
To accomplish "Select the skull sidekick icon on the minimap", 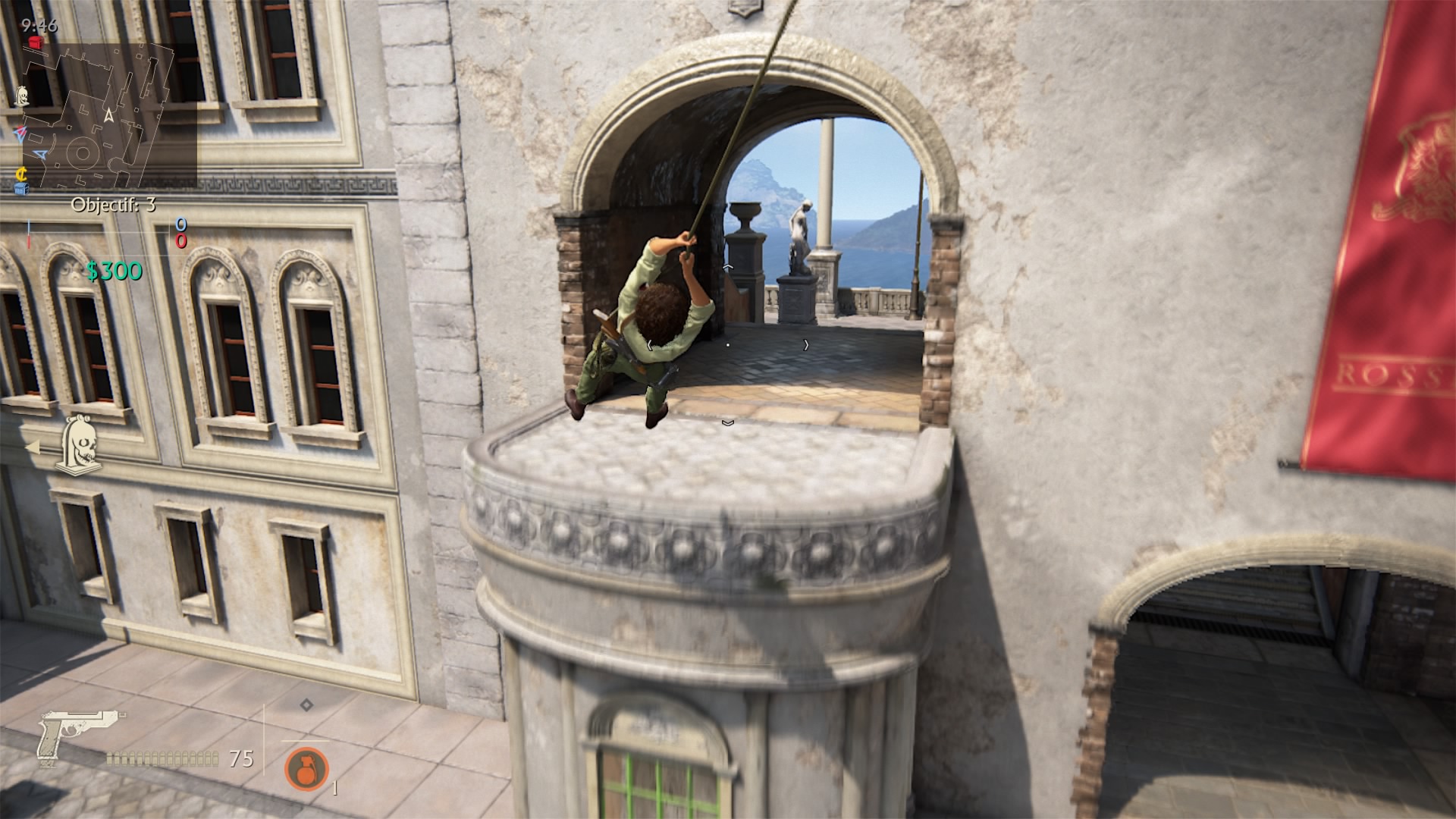I will (23, 97).
